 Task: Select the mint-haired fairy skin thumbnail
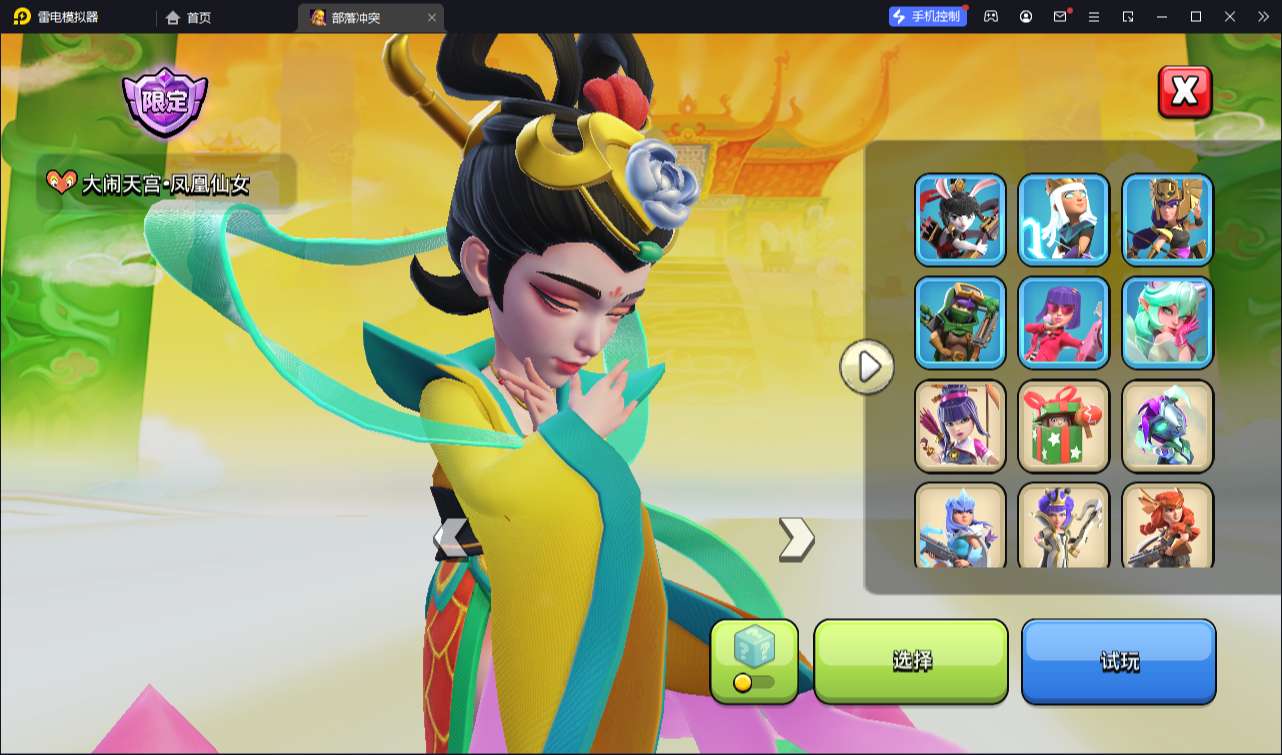tap(1167, 322)
